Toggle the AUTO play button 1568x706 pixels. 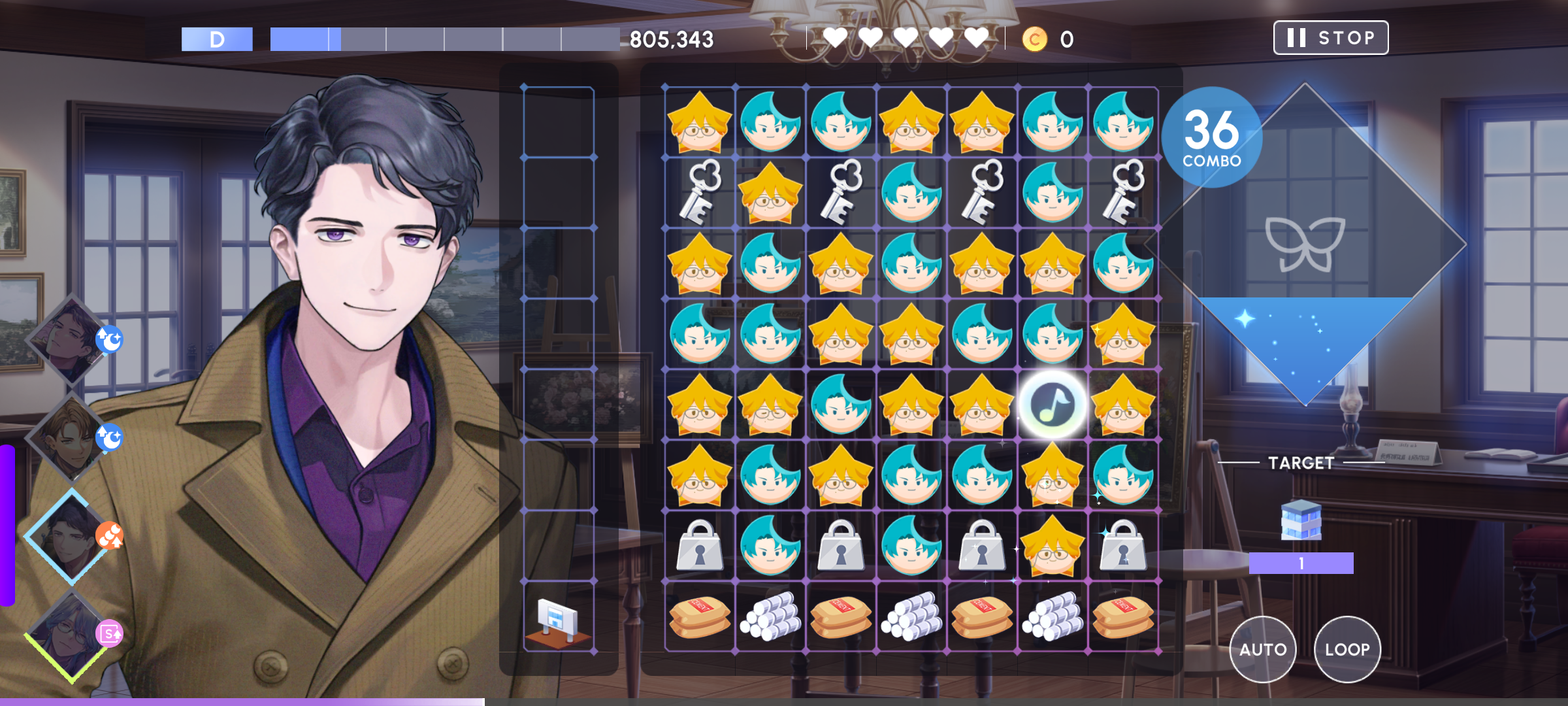click(1262, 649)
